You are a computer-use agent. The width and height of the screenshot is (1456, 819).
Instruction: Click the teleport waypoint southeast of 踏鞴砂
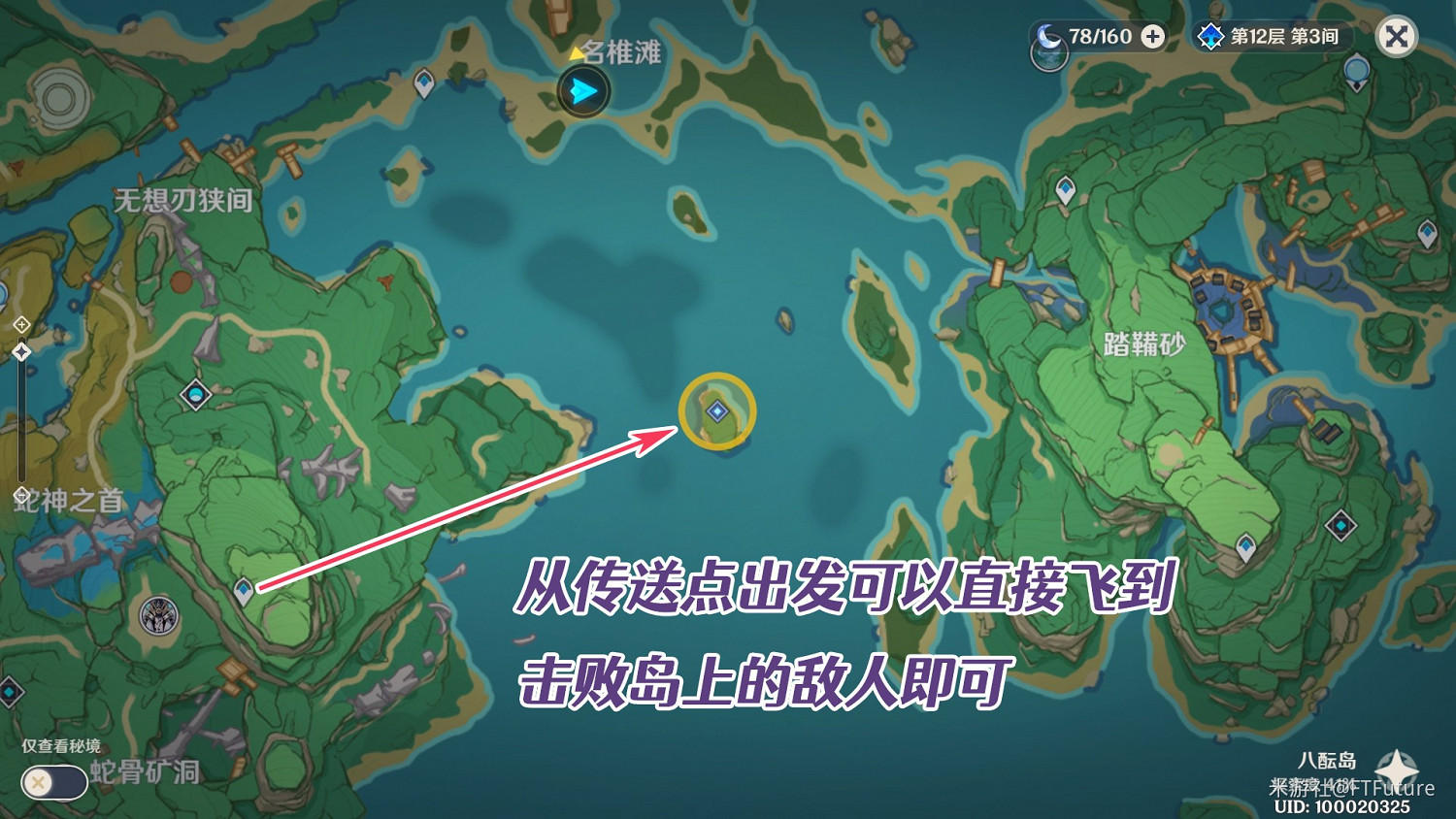[1246, 545]
